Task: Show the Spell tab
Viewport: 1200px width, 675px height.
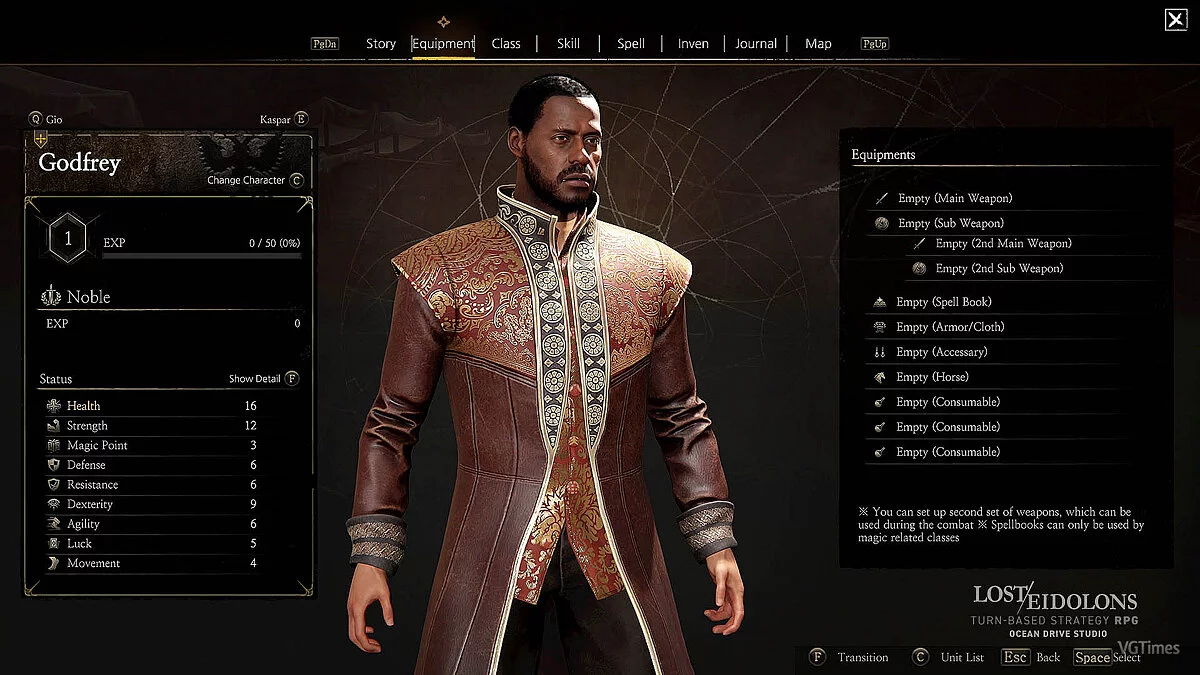Action: 631,44
